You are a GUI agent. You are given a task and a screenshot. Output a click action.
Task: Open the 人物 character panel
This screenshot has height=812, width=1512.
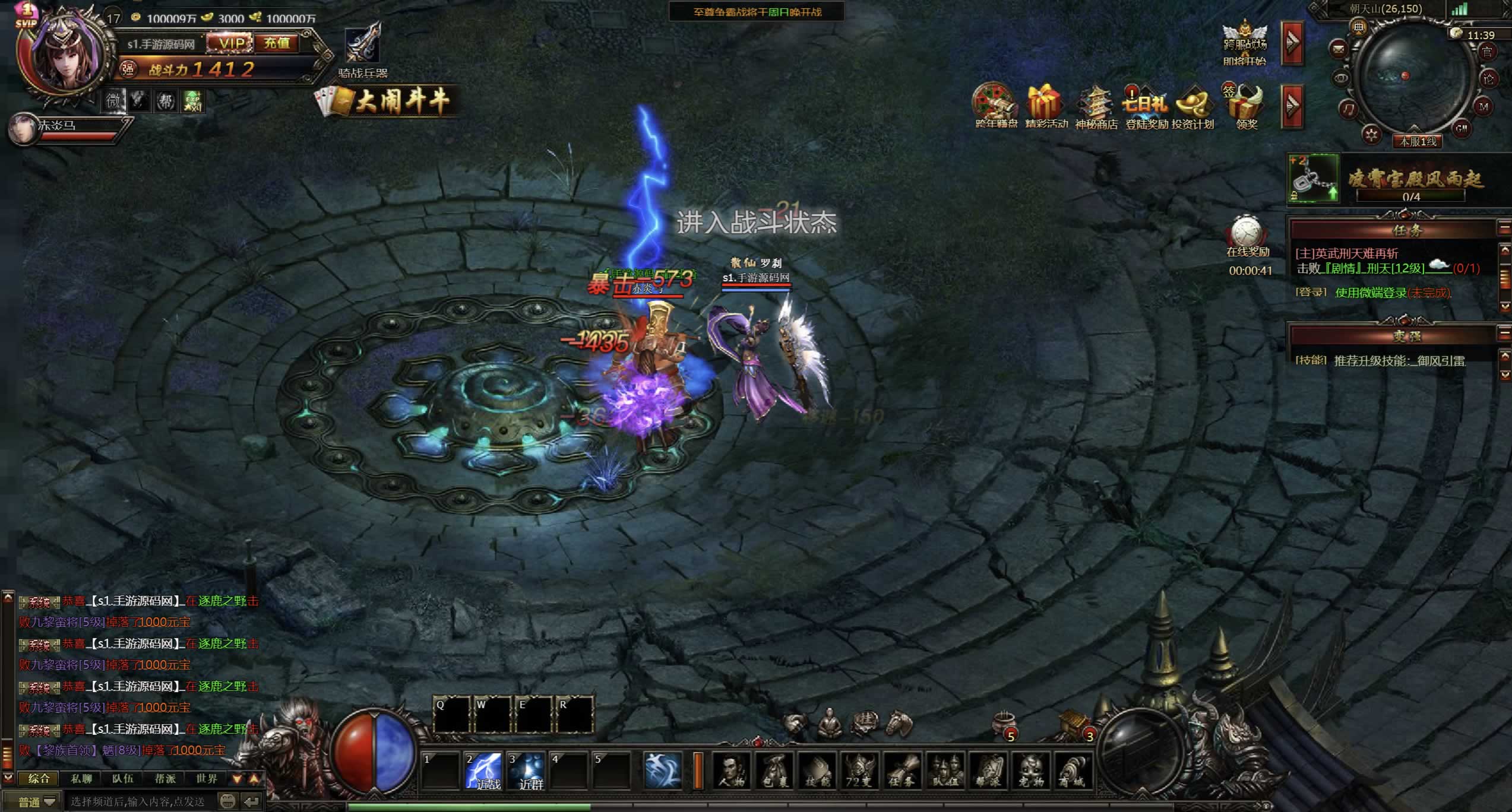[x=731, y=772]
